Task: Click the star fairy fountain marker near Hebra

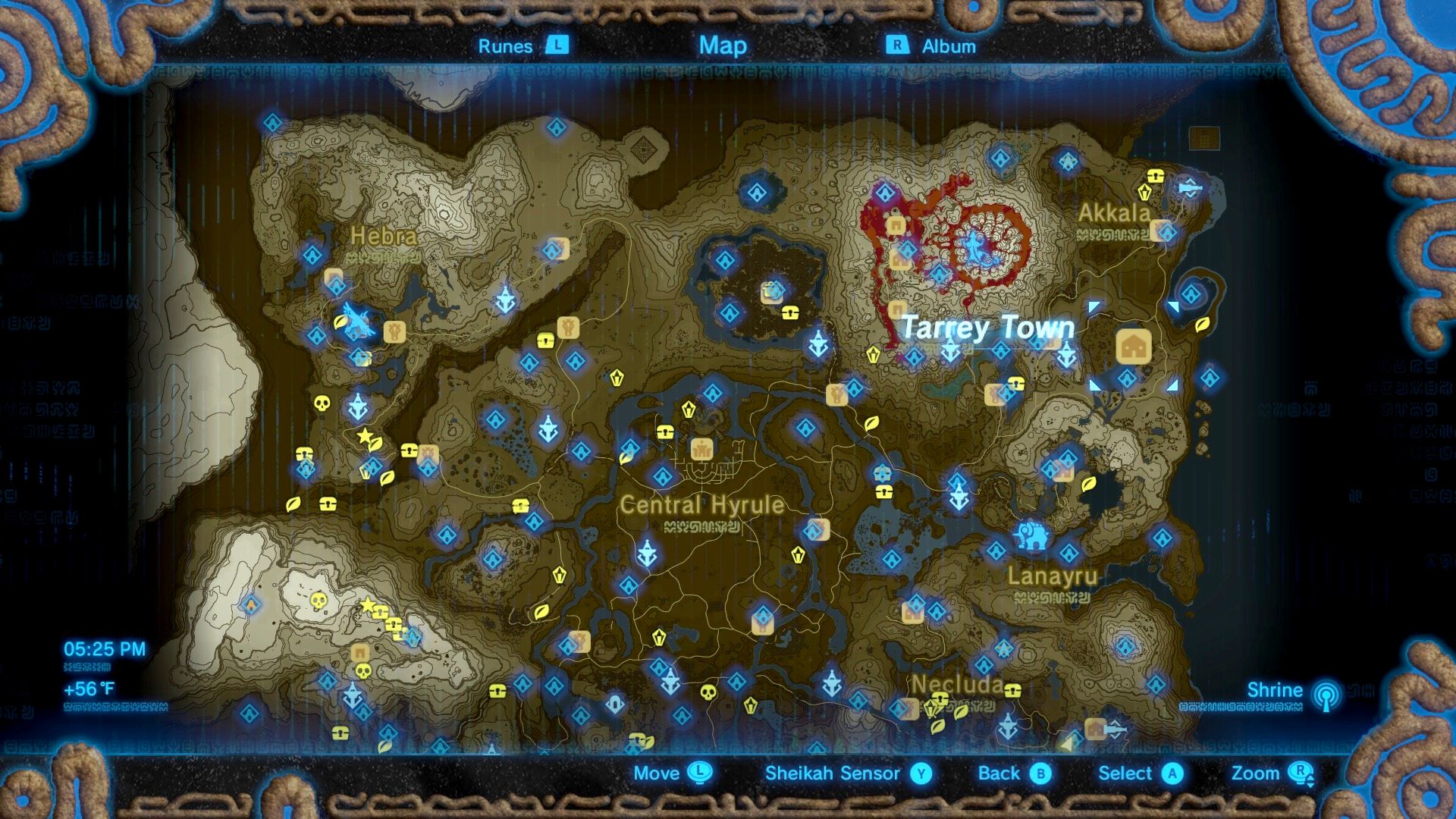Action: [366, 434]
